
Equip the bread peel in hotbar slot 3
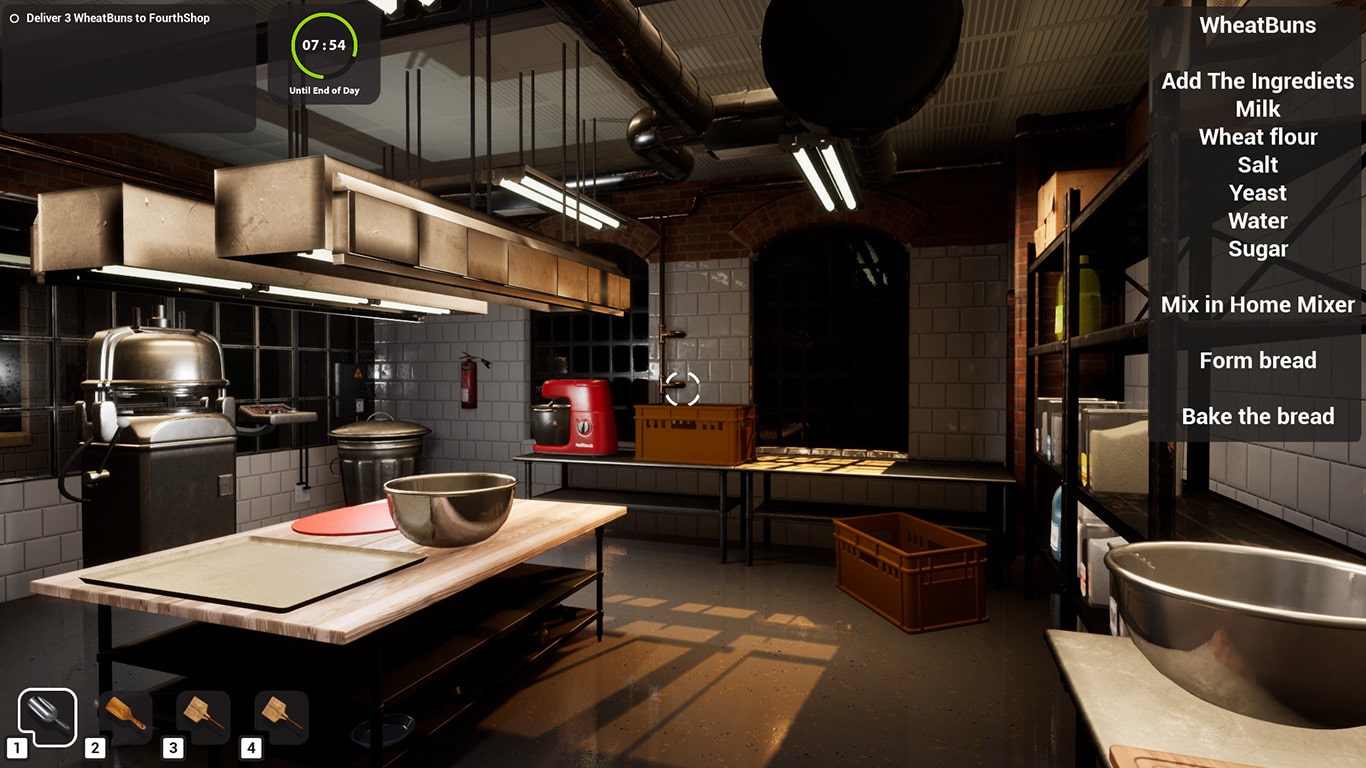[203, 715]
